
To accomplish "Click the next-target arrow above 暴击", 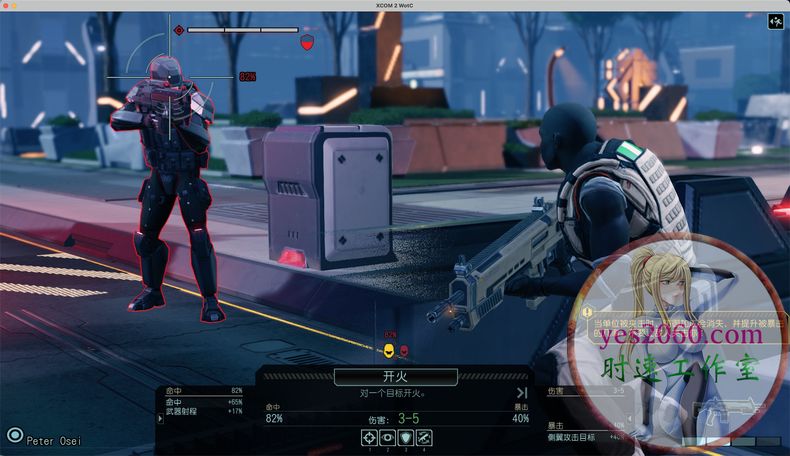I will (521, 393).
